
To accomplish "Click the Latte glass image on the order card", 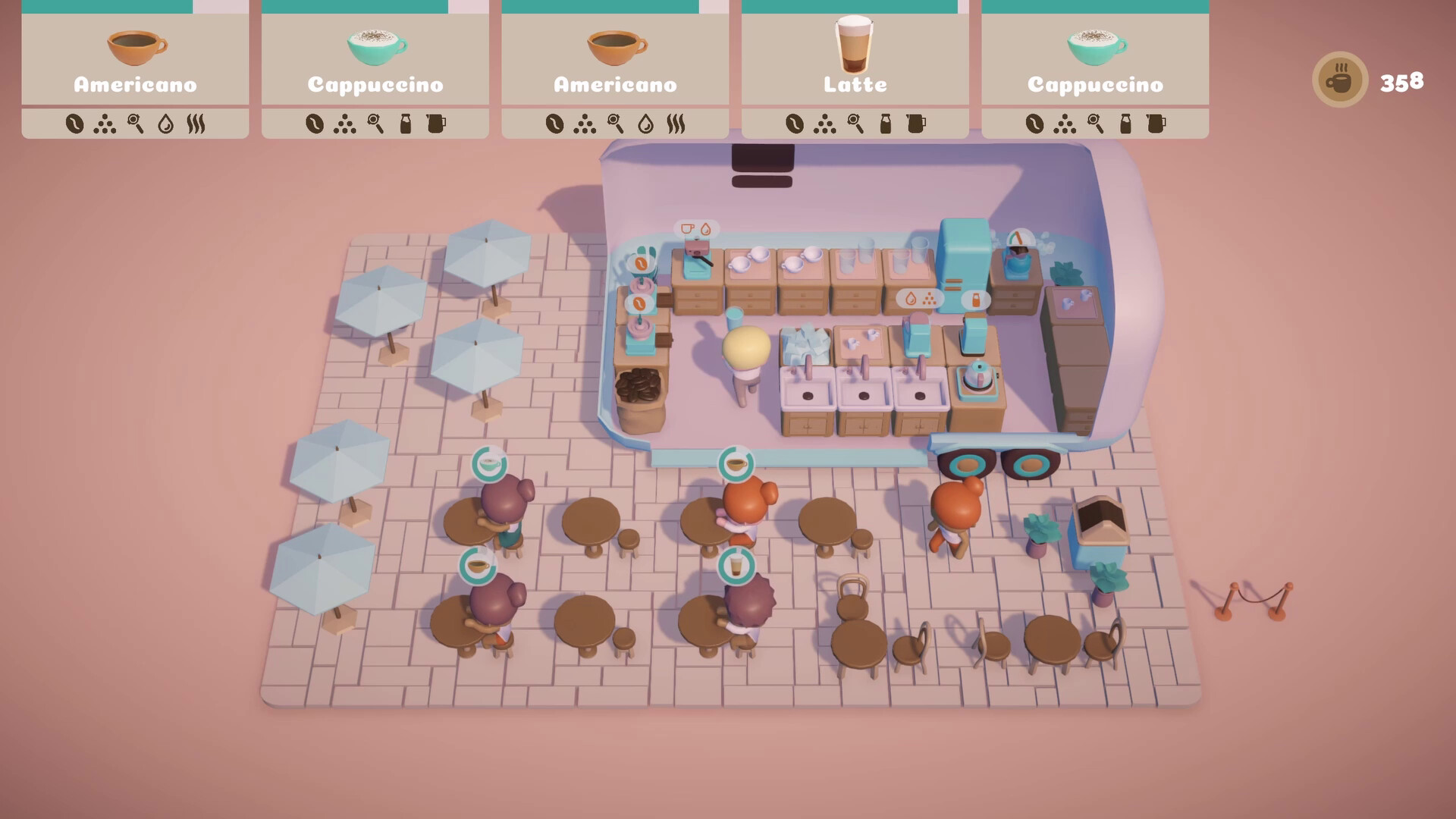I will 853,47.
